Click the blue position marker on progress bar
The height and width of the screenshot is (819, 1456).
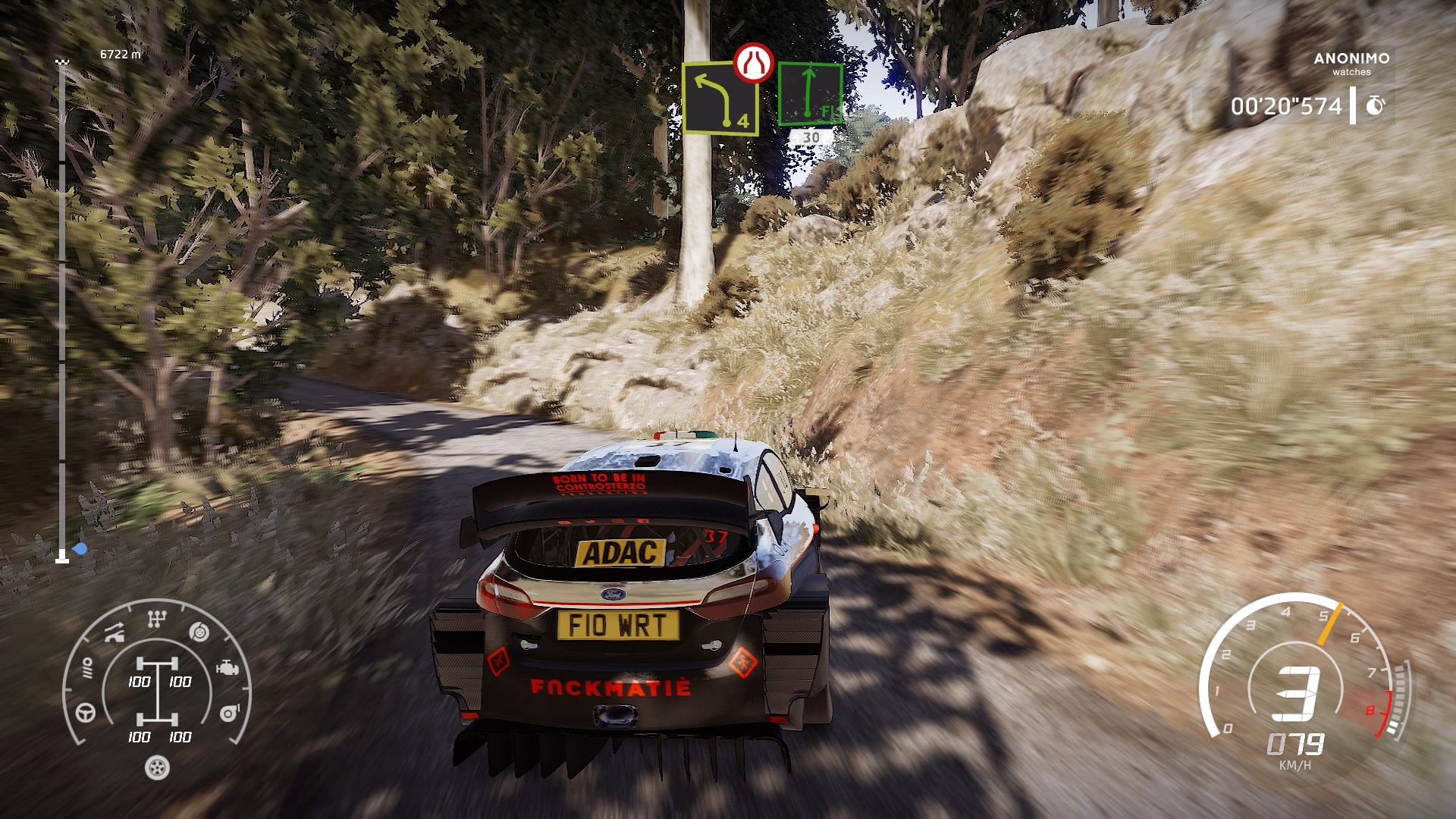point(80,548)
